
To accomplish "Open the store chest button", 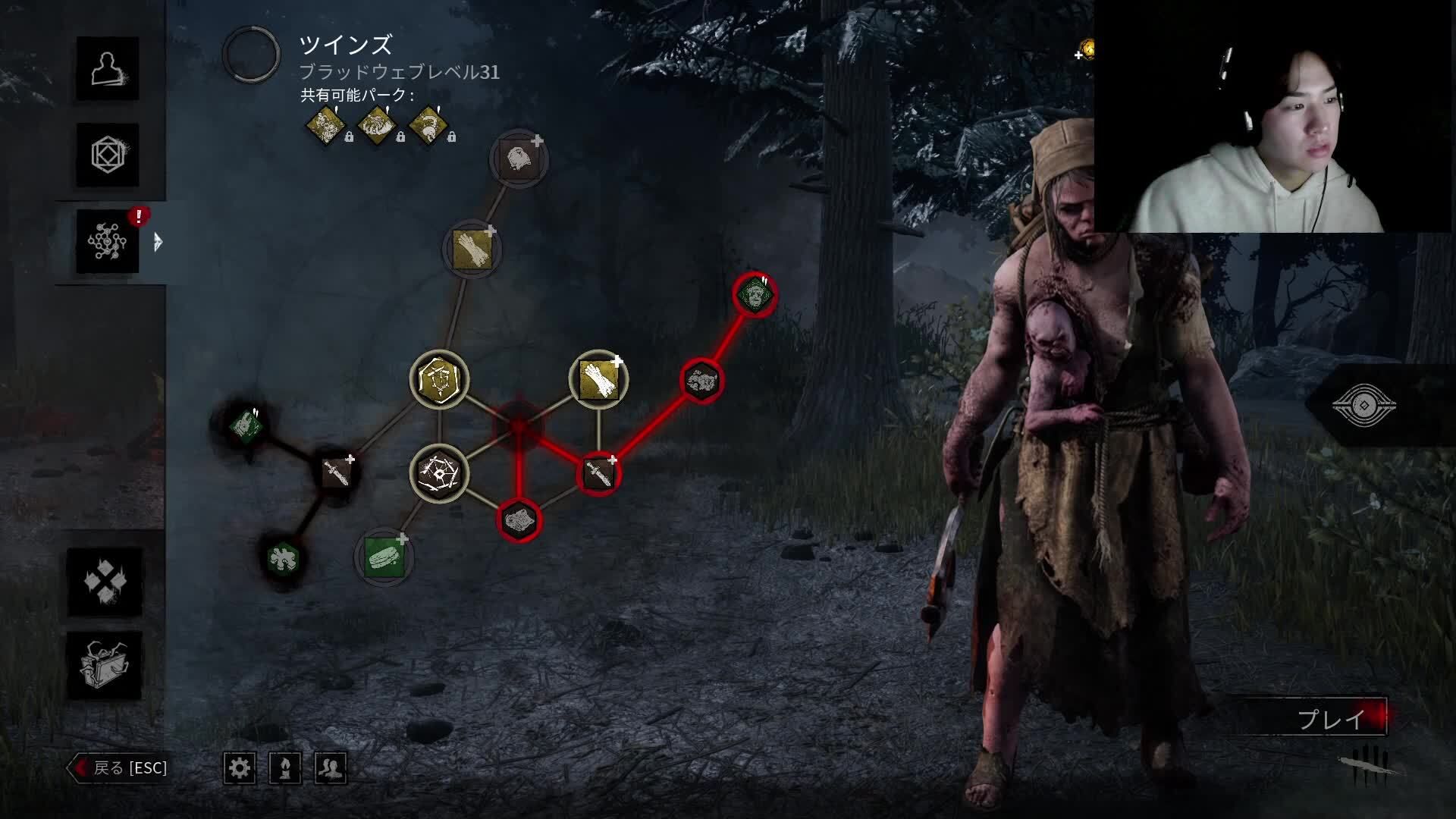I will pos(105,666).
